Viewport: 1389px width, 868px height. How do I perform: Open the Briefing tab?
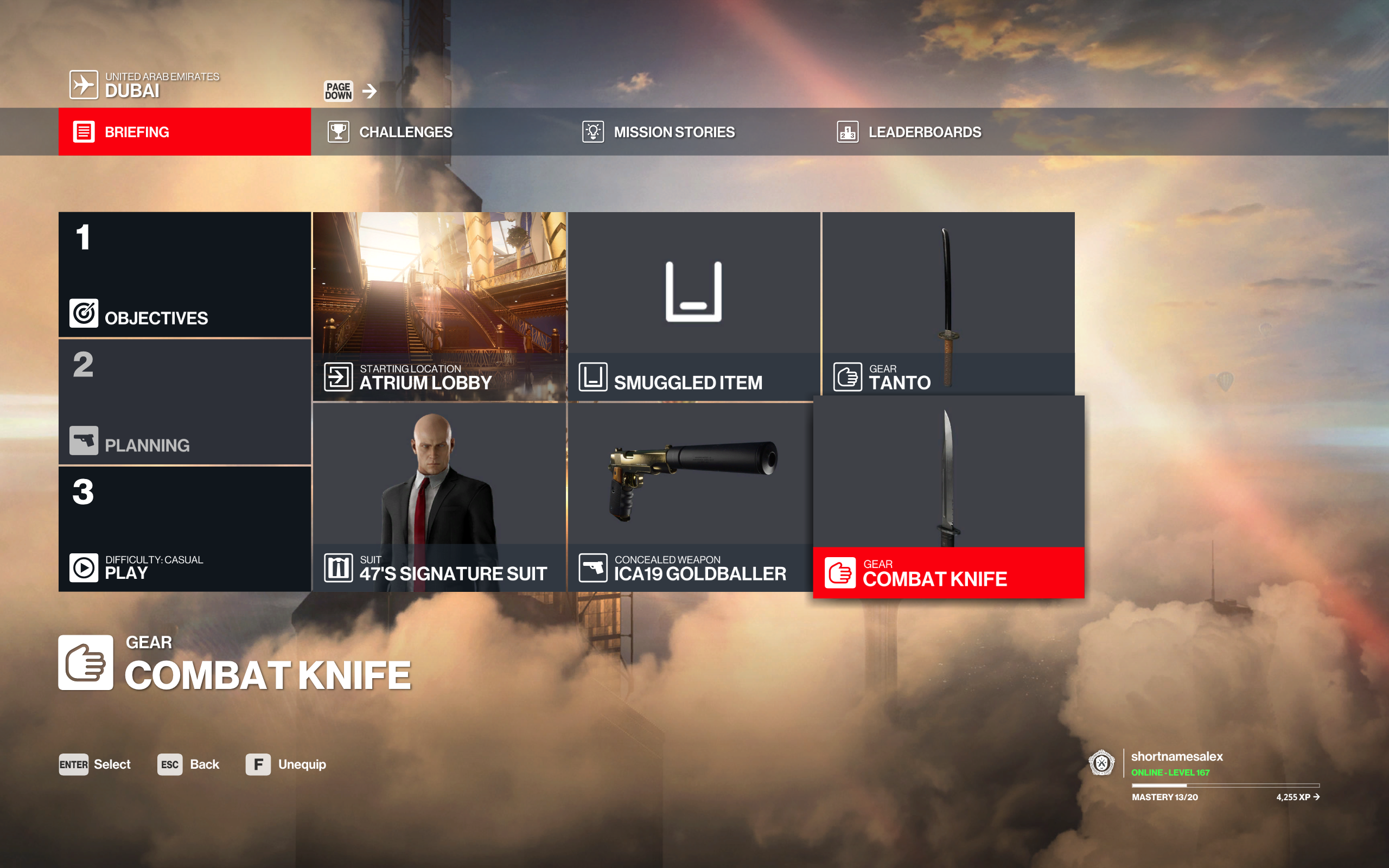click(x=184, y=131)
